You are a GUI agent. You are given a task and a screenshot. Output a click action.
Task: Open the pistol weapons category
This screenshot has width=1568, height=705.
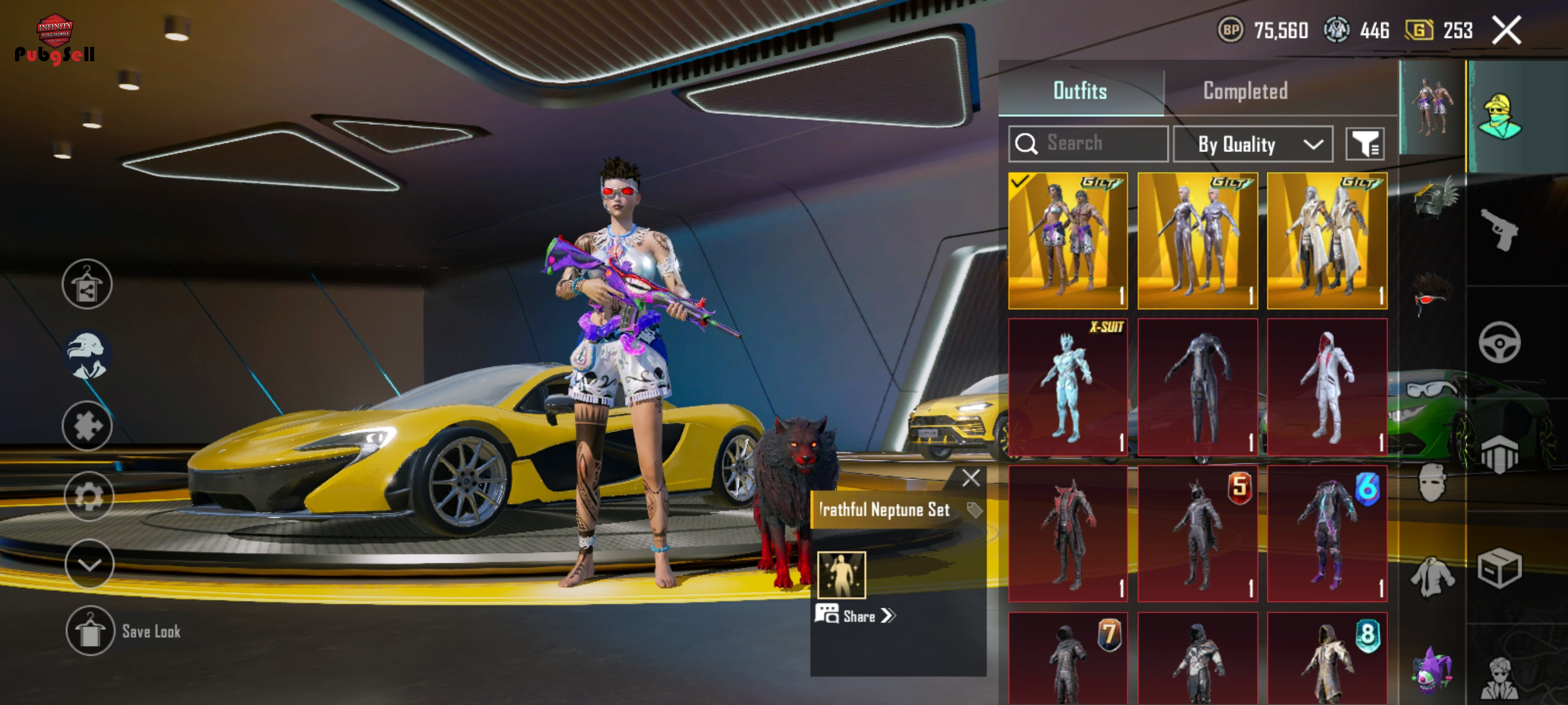(1499, 230)
